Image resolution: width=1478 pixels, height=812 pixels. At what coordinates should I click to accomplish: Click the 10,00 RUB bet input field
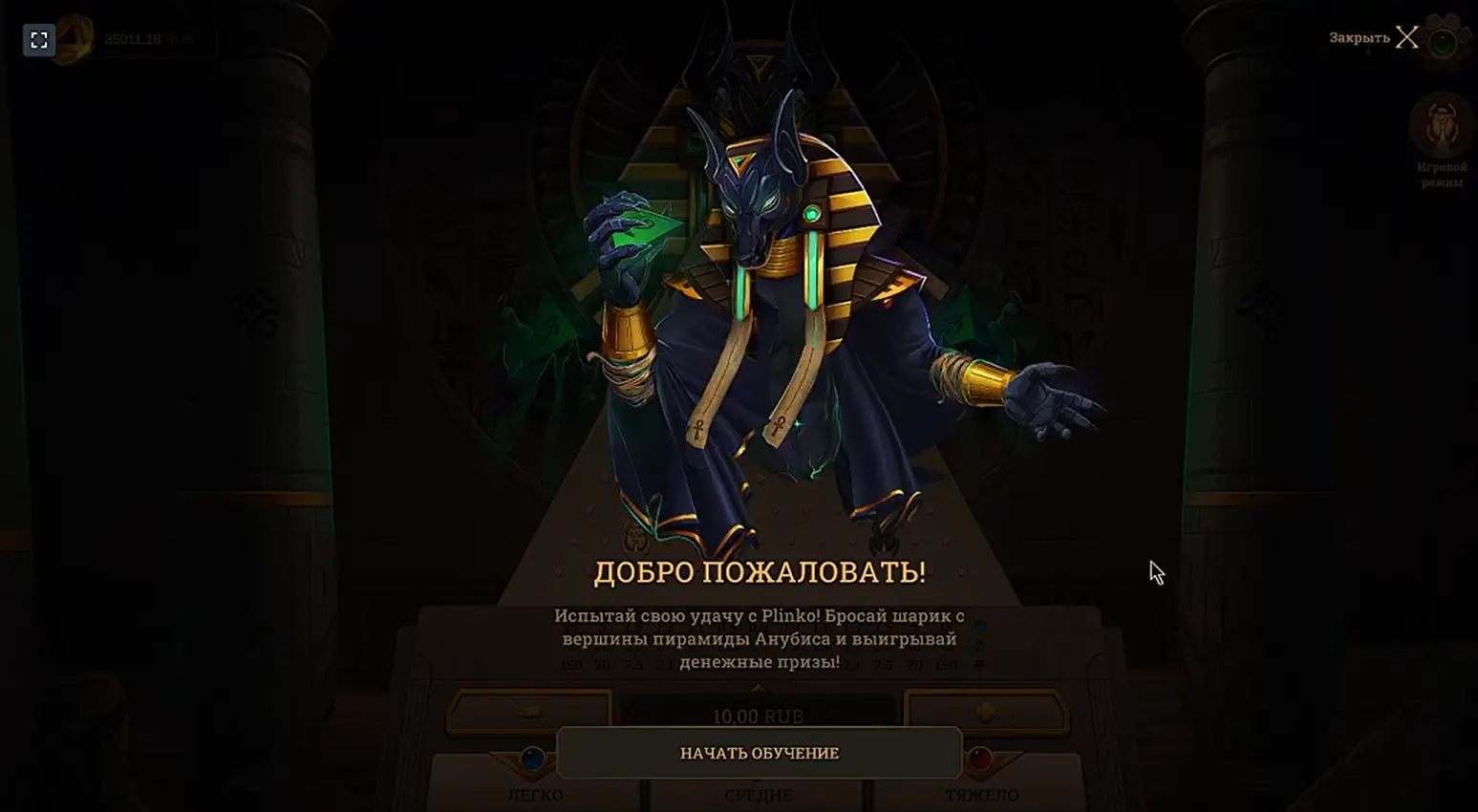point(760,714)
